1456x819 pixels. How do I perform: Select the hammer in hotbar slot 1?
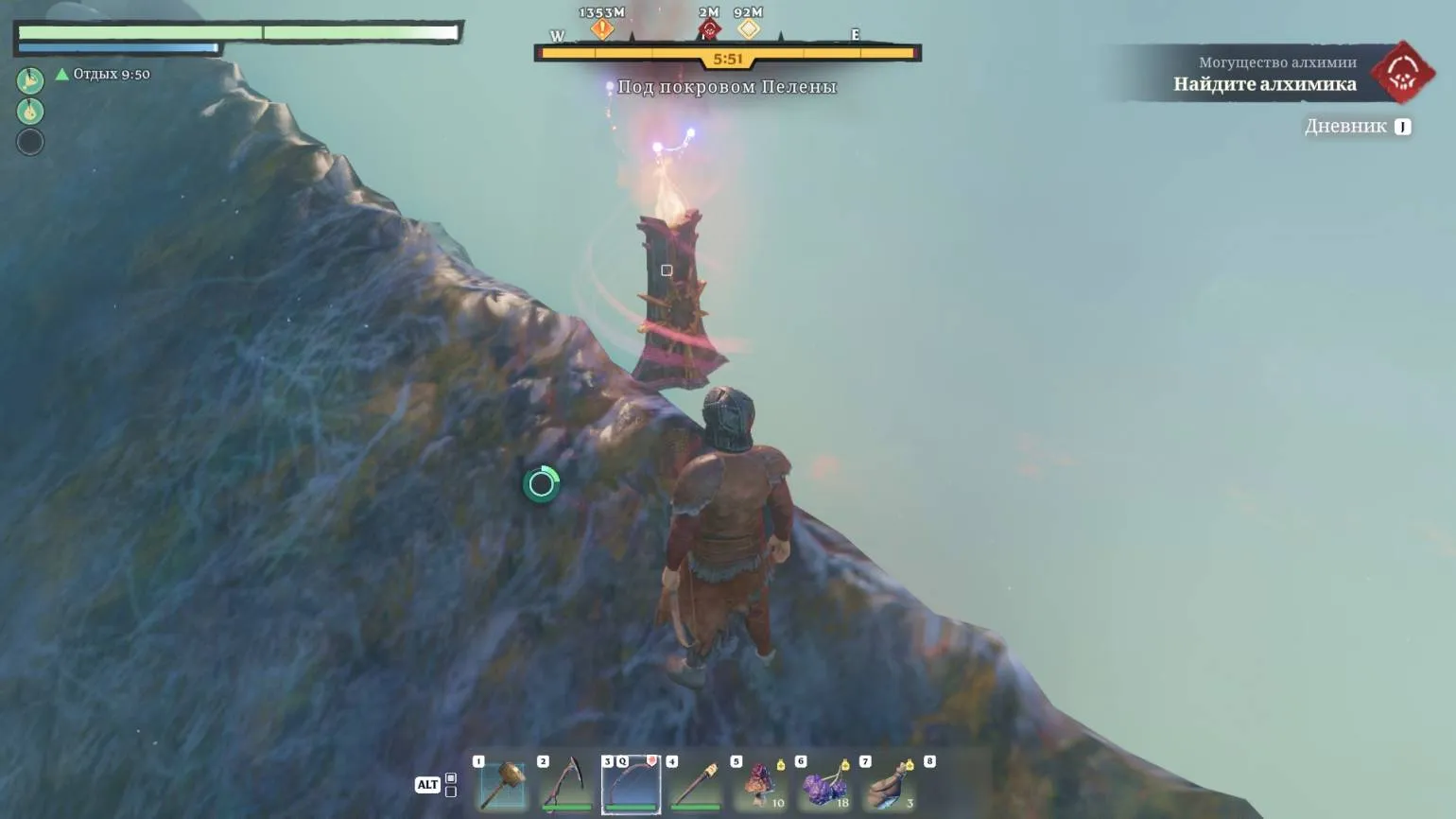point(501,784)
